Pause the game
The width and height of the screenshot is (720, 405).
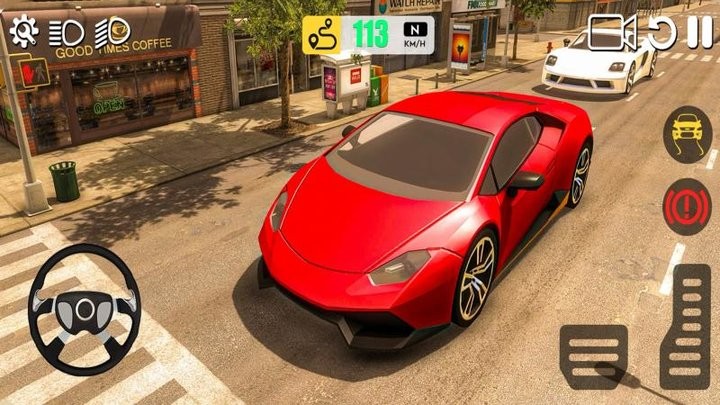[698, 33]
